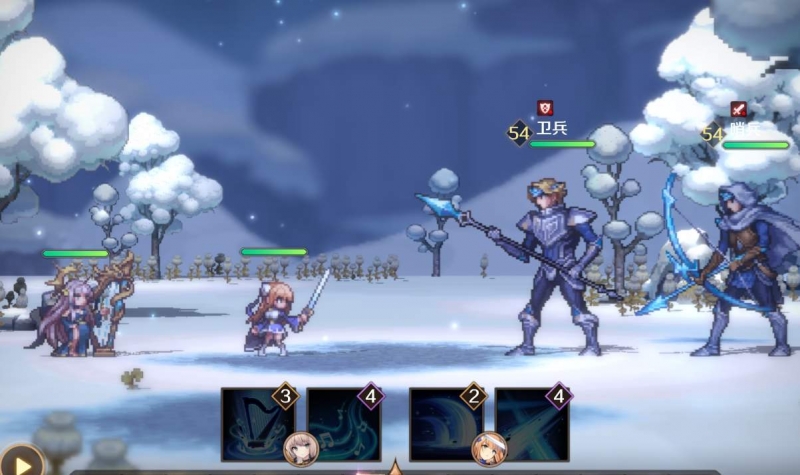Use the crossed slash skill card
The width and height of the screenshot is (800, 475).
532,424
